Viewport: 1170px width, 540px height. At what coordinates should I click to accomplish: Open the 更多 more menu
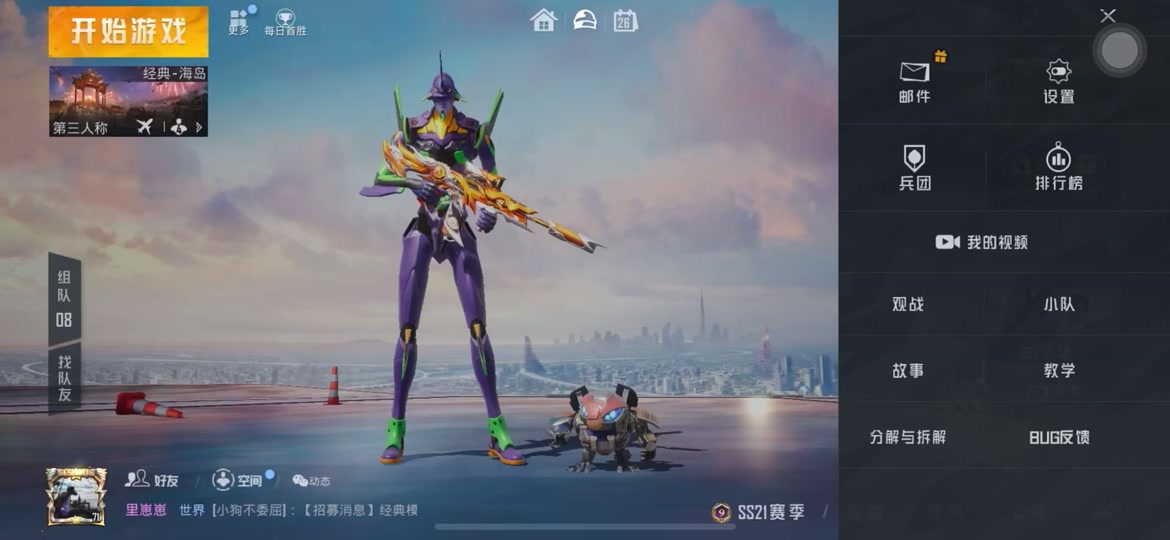point(239,22)
